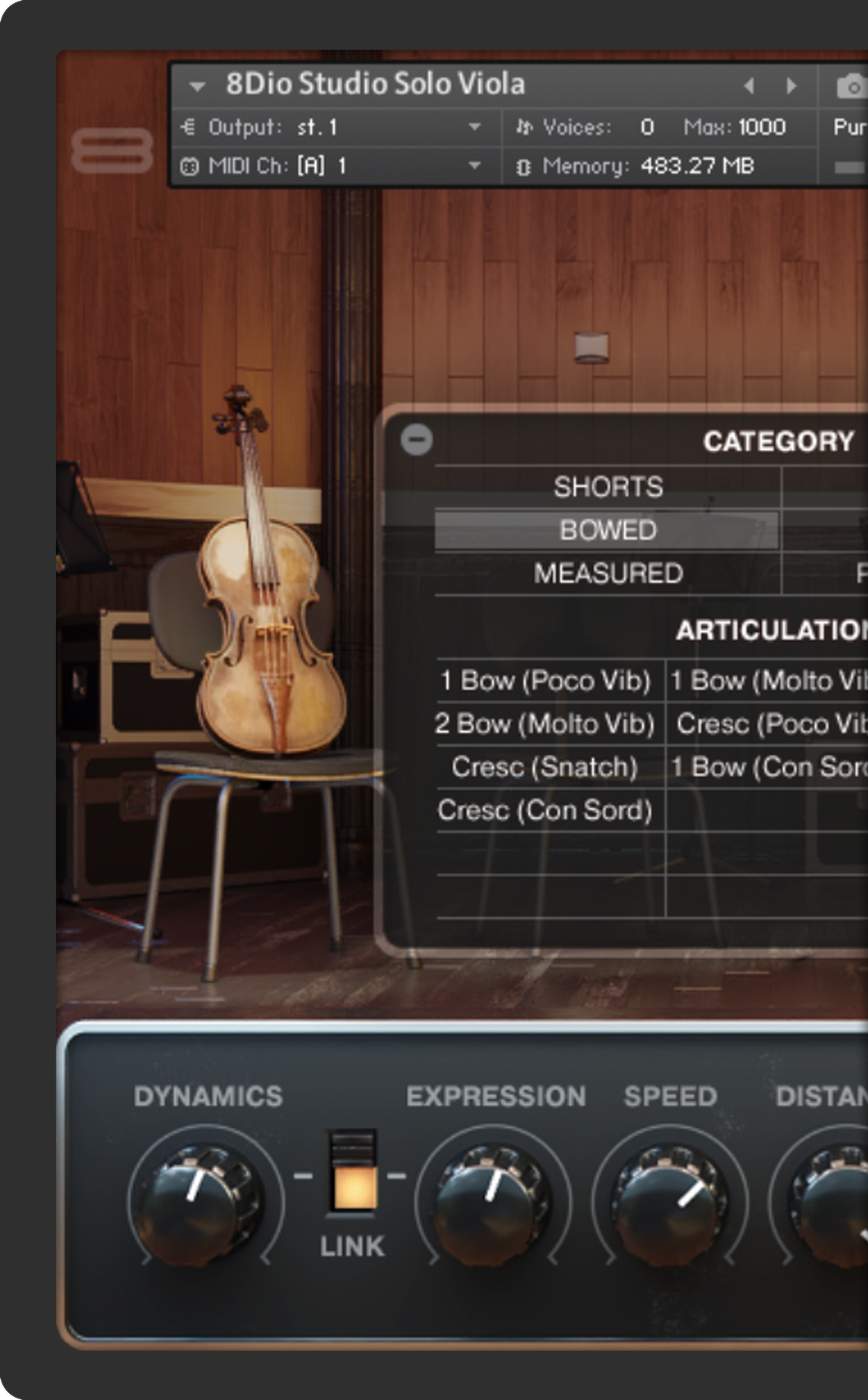
Task: Pick the 1 Bow (Con Sord) articulation
Action: click(x=768, y=767)
